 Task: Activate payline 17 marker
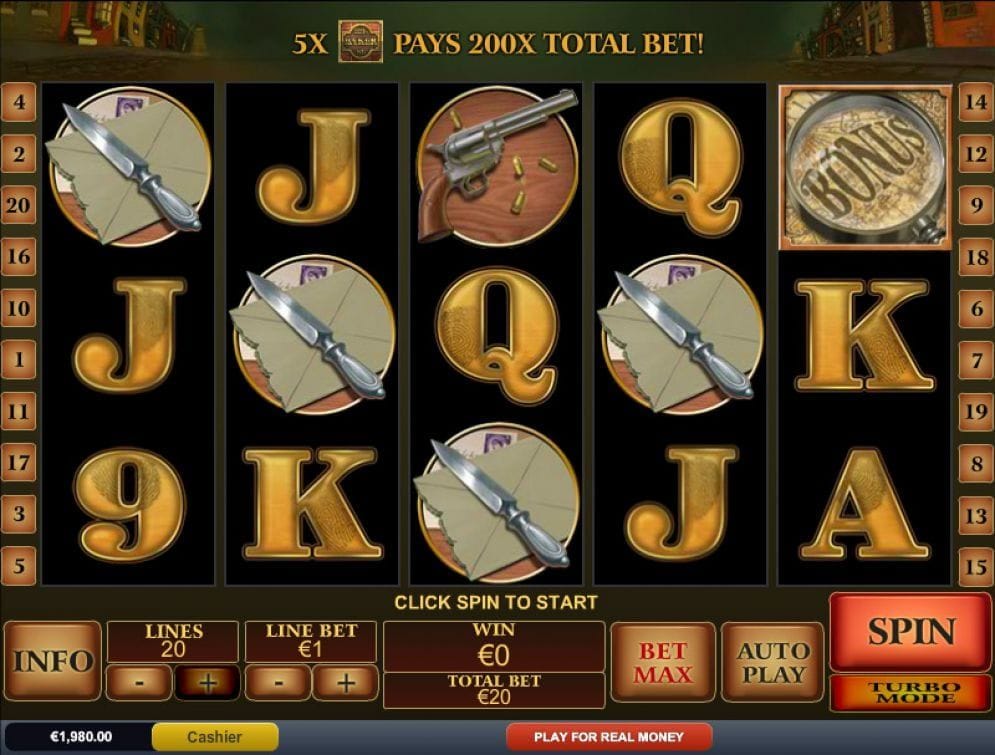19,463
